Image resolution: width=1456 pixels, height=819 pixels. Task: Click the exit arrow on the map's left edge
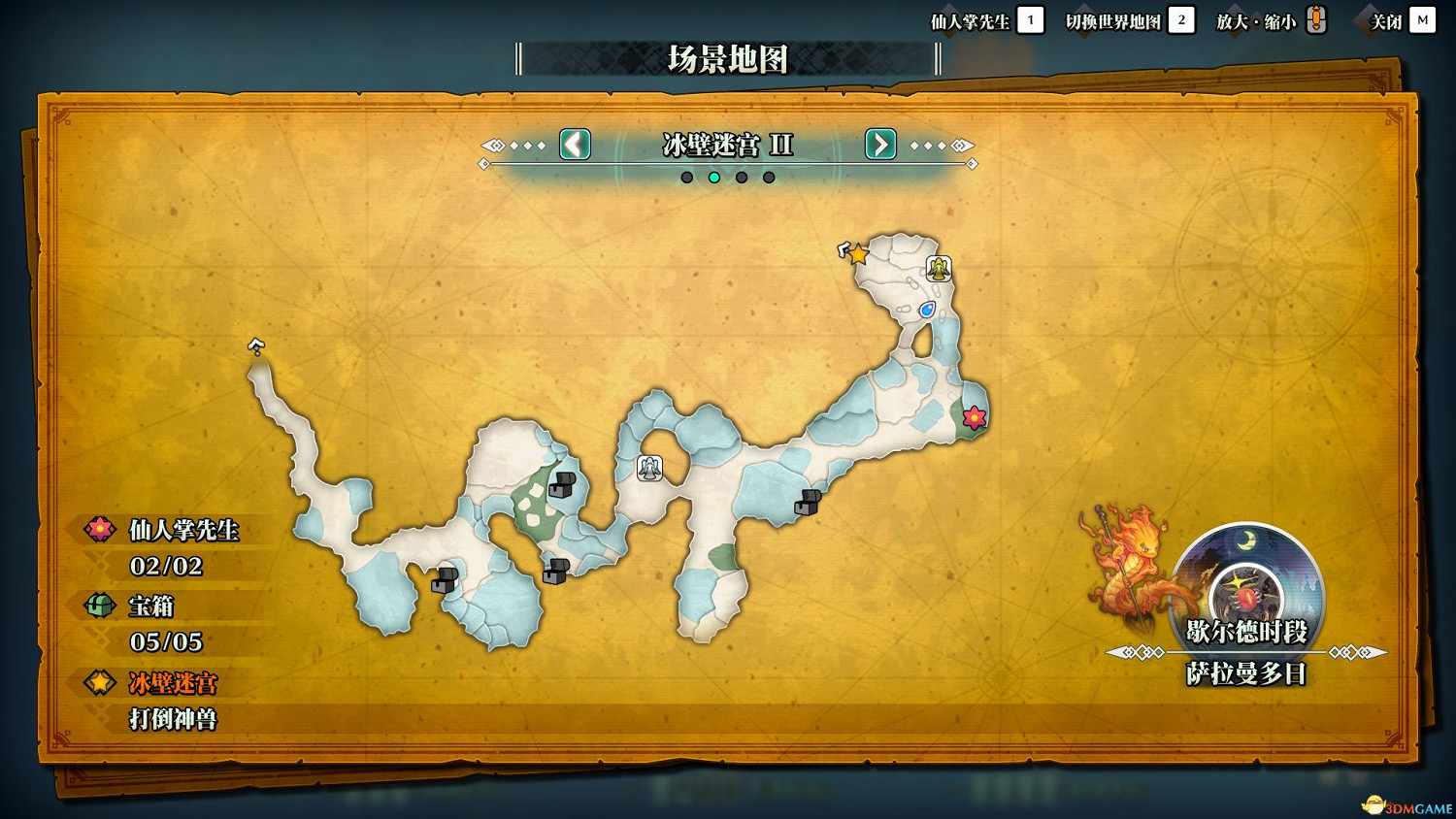(254, 344)
